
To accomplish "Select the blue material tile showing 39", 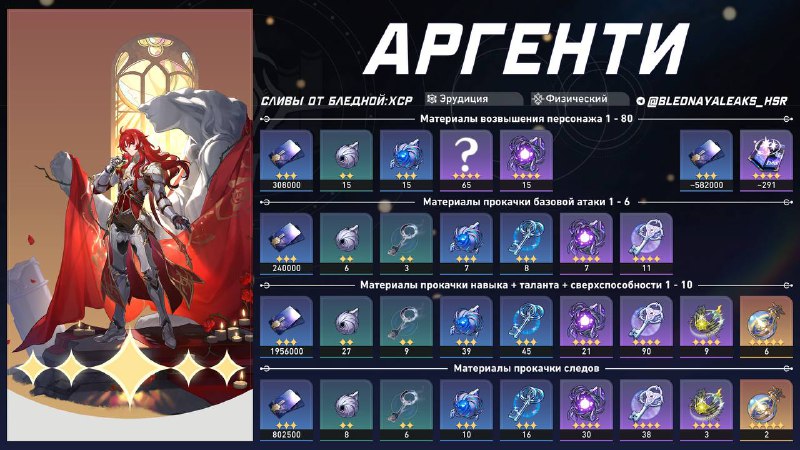I will tap(465, 321).
